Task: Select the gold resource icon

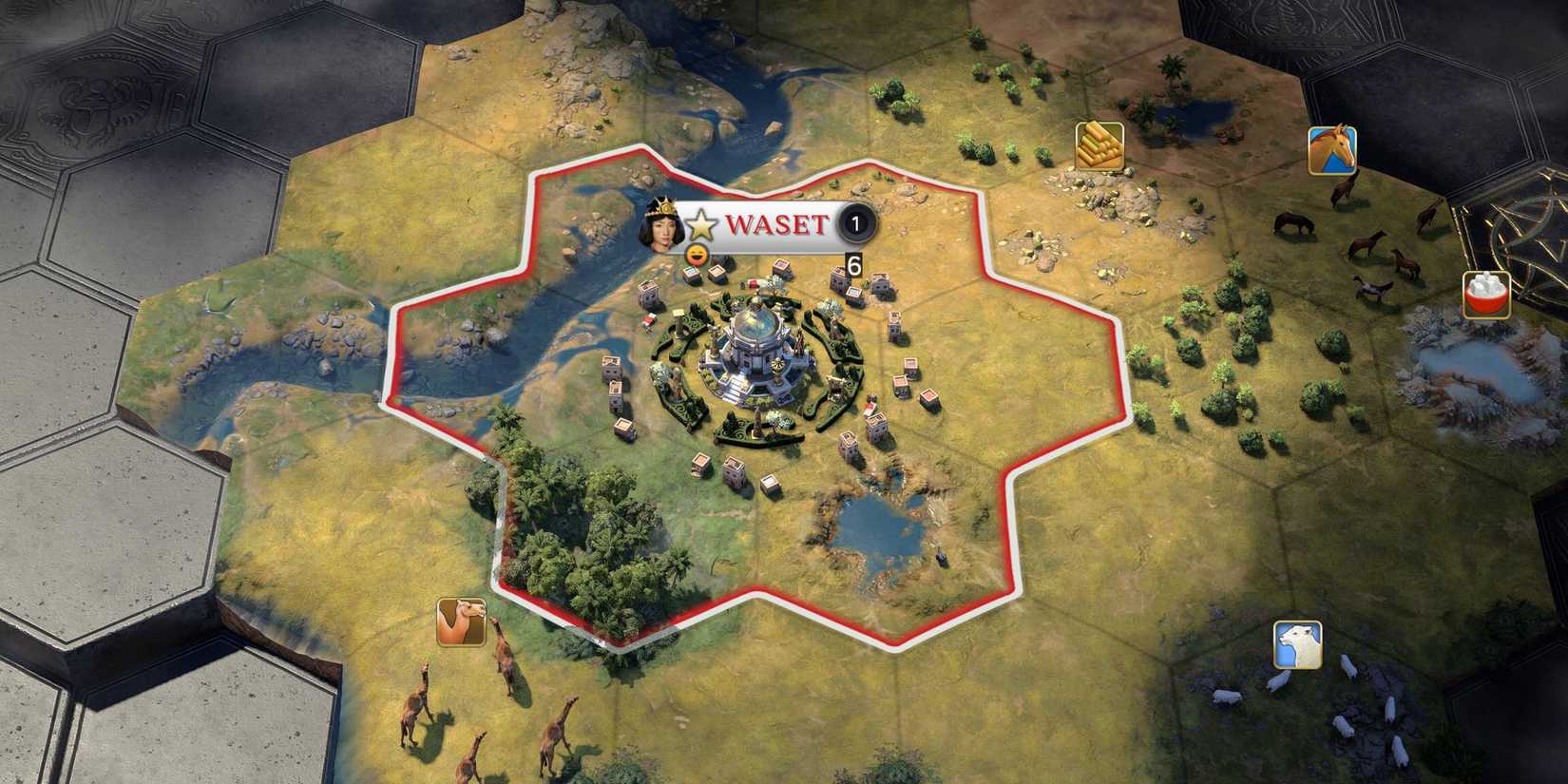Action: coord(1098,145)
